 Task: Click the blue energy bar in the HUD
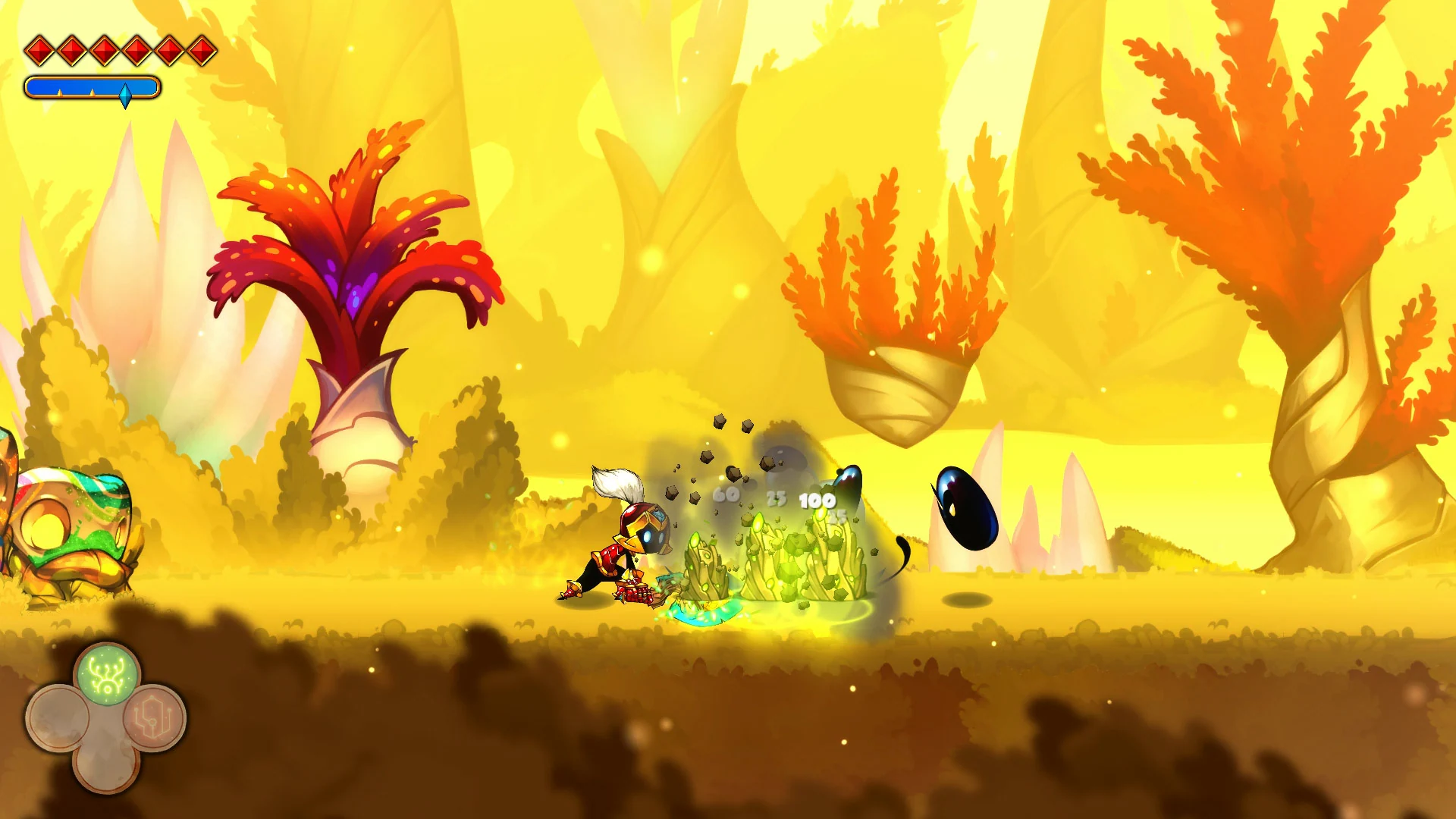91,86
